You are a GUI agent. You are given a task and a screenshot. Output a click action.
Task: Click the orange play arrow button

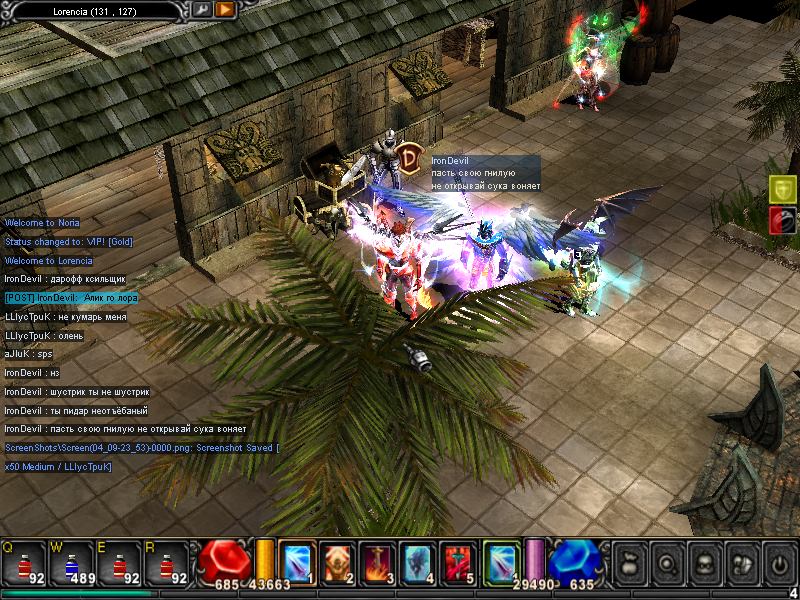click(x=225, y=9)
